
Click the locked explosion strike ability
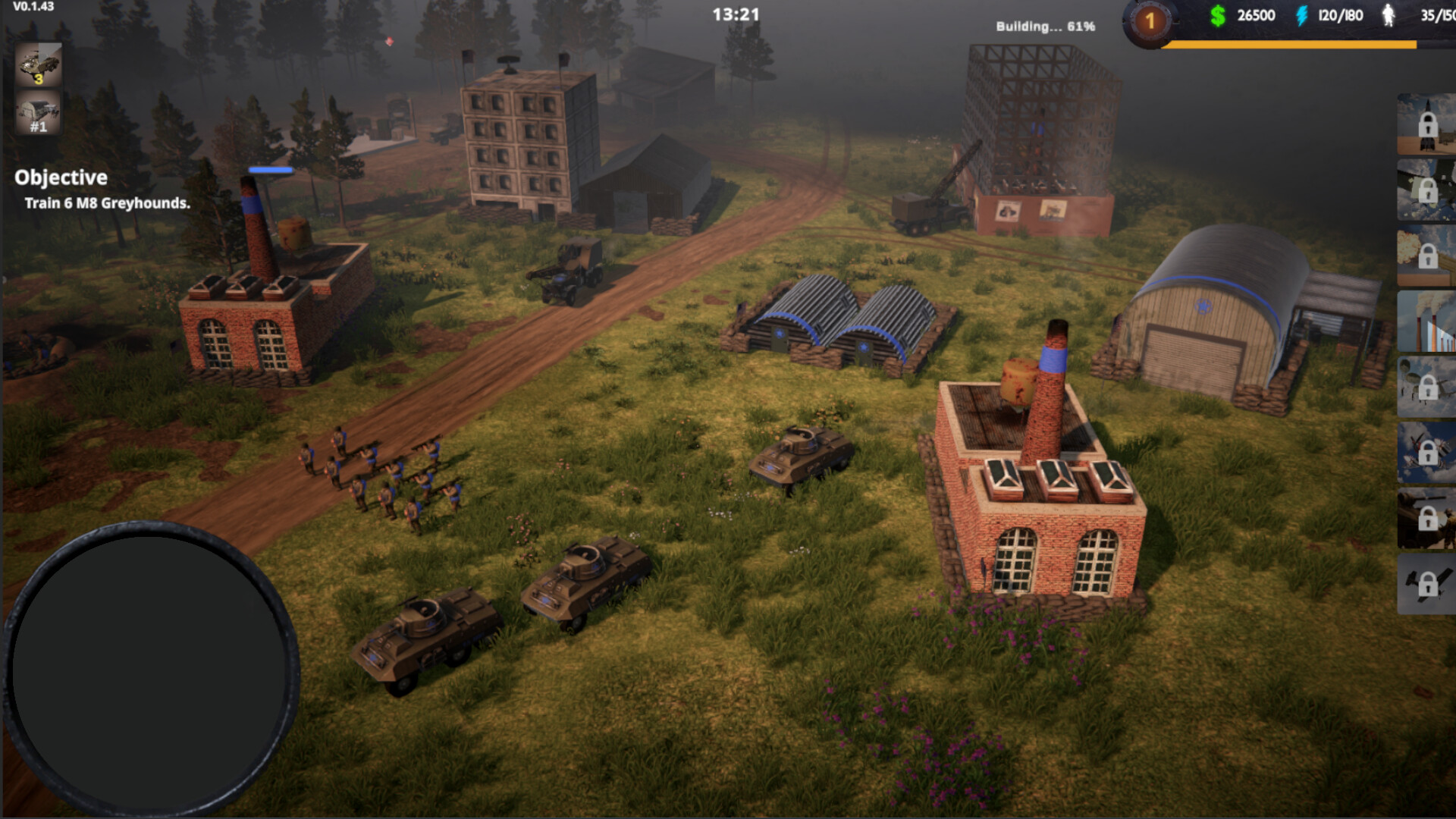click(1426, 256)
